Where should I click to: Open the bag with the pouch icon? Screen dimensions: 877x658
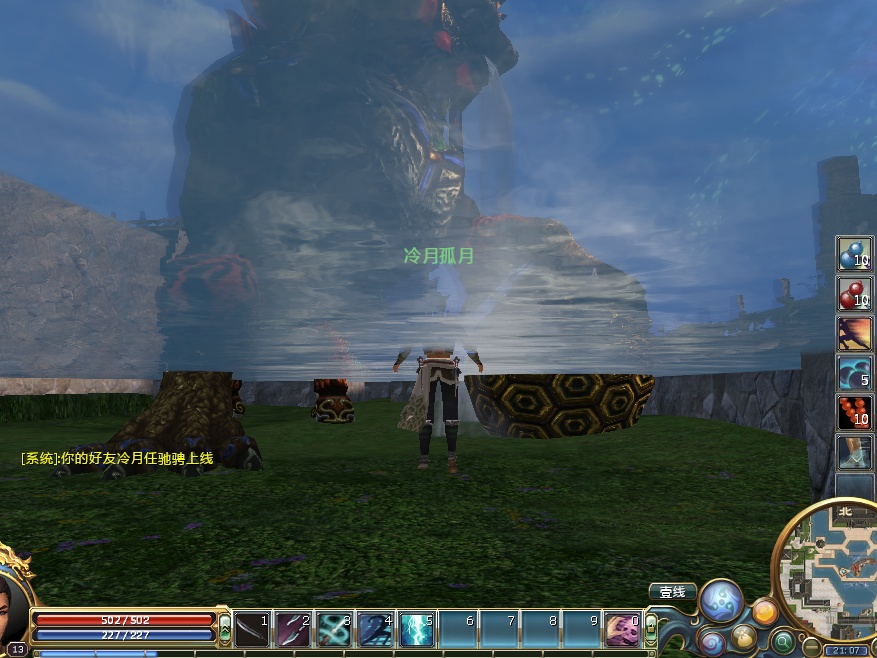744,636
